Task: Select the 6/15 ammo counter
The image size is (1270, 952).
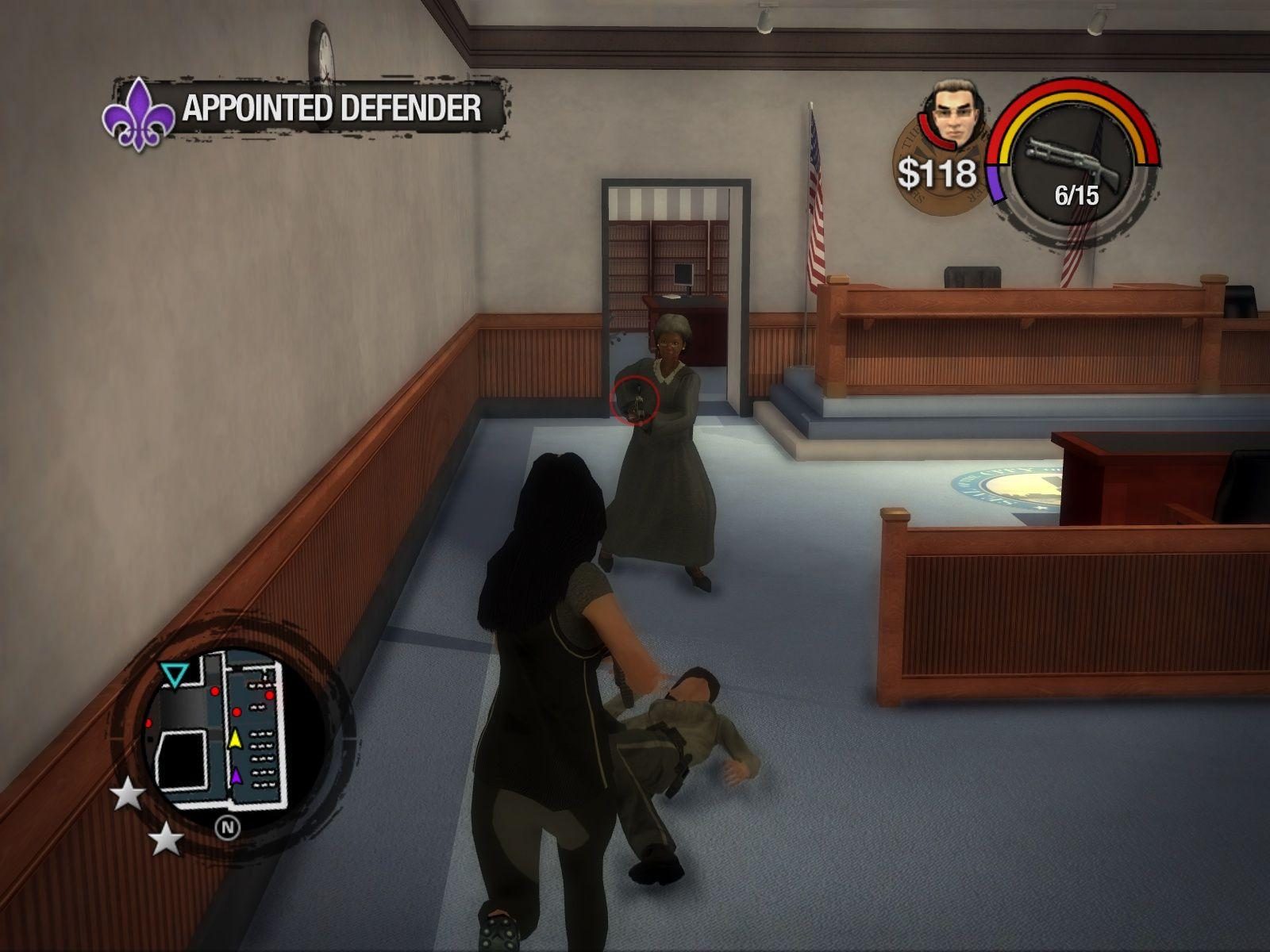Action: (x=1076, y=193)
